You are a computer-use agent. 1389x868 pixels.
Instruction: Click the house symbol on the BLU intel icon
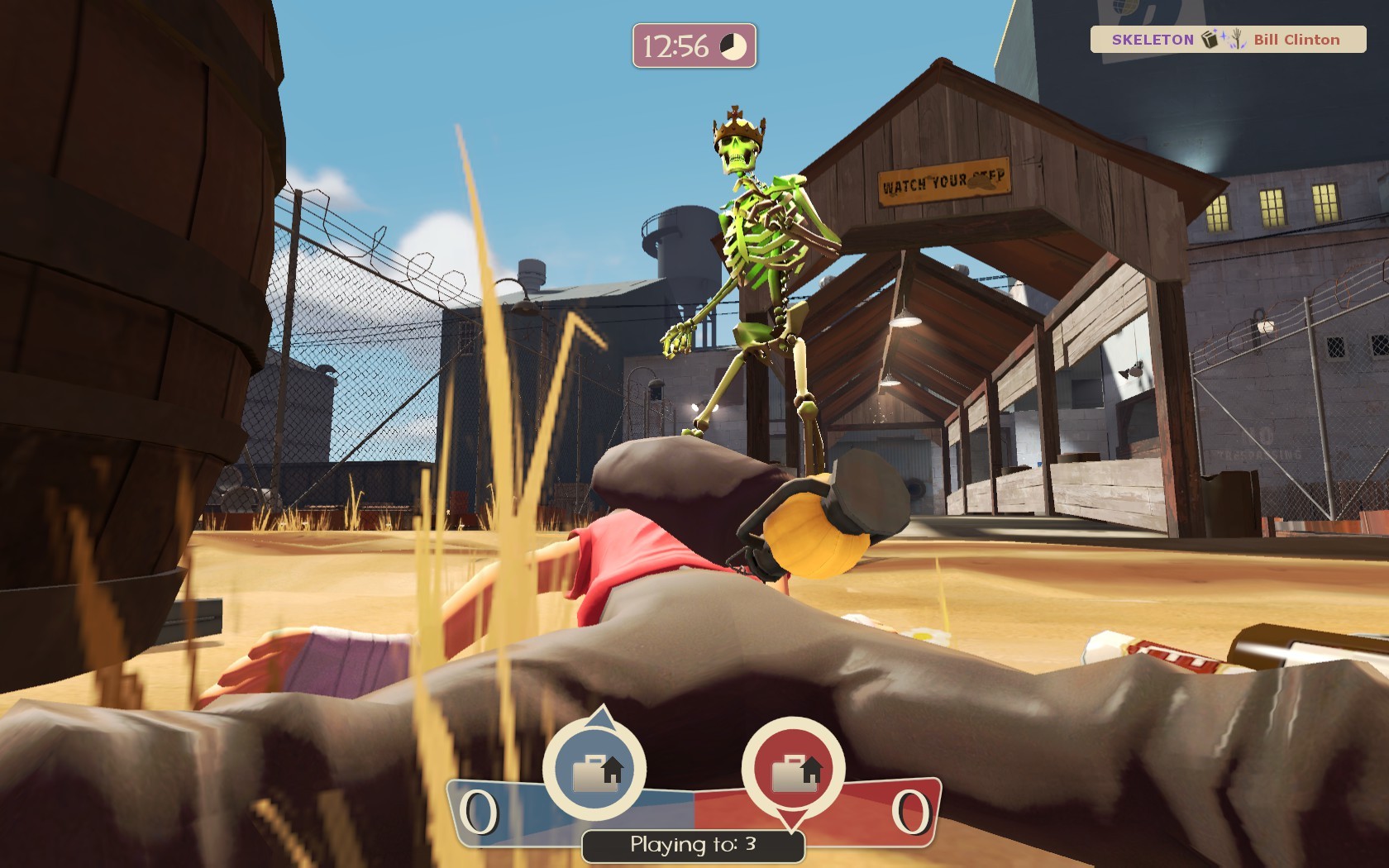[x=613, y=770]
